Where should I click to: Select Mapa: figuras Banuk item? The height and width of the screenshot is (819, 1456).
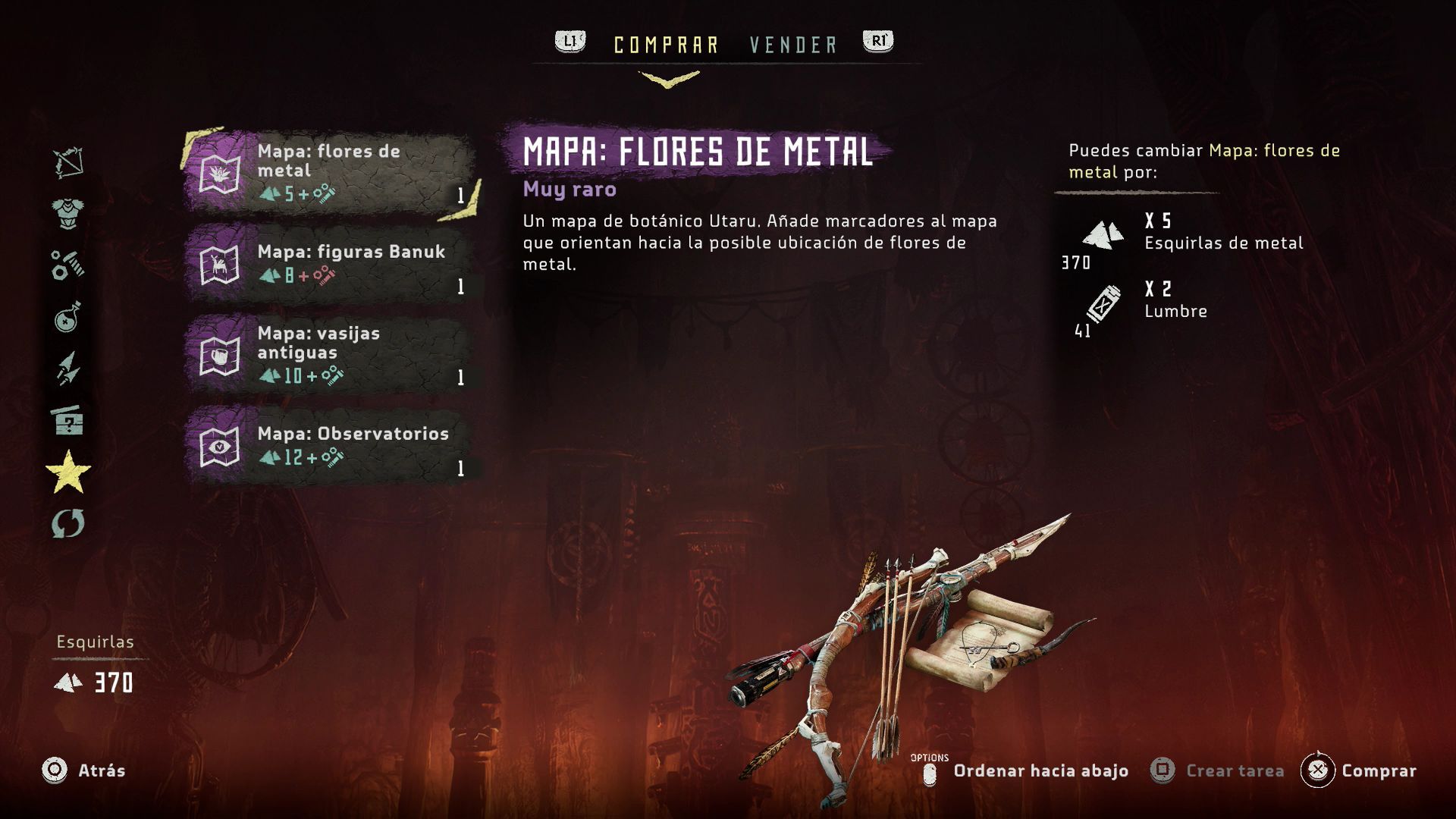pos(331,264)
